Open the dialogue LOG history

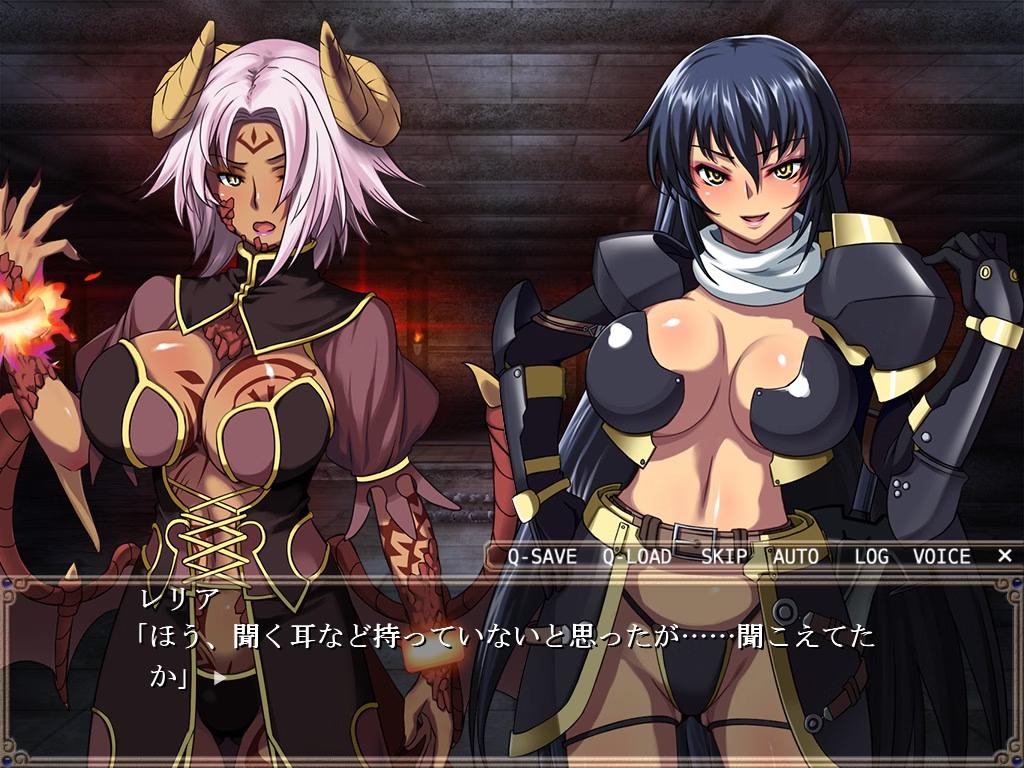pos(871,557)
